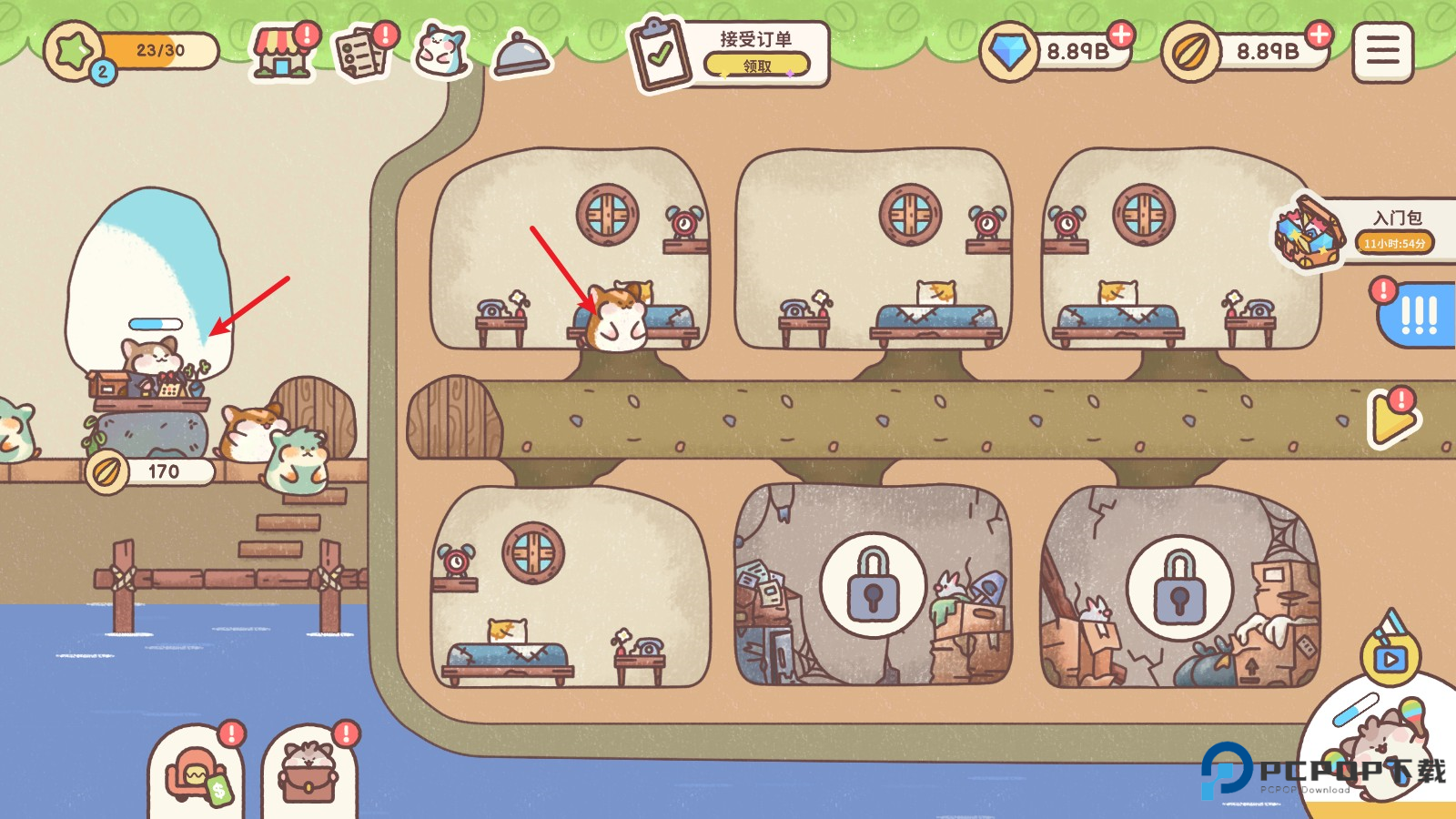Claim the accept-order reward button
Image resolution: width=1456 pixels, height=819 pixels.
click(x=756, y=66)
